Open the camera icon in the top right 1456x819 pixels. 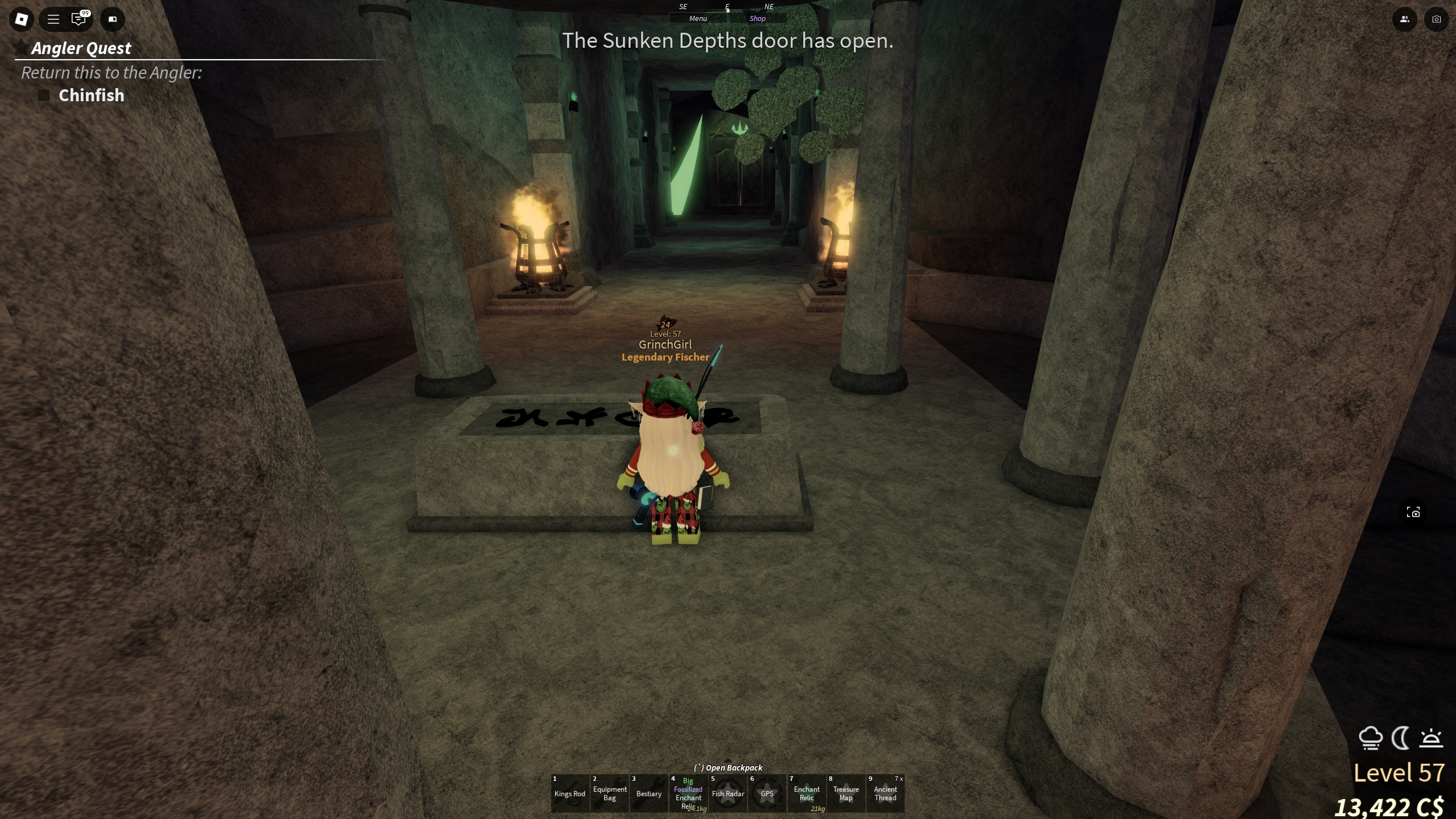pyautogui.click(x=1437, y=19)
